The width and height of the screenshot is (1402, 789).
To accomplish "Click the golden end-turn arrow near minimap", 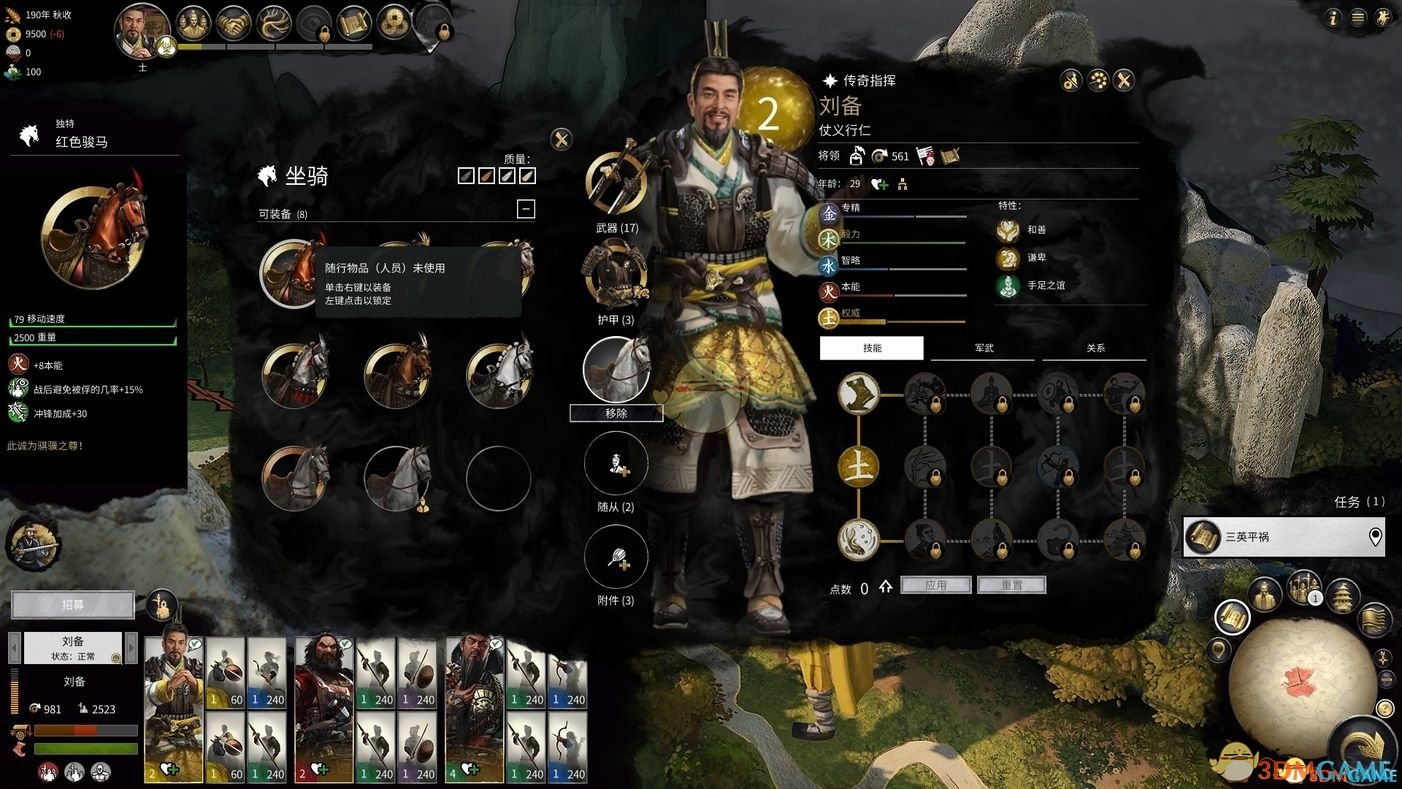I will click(1360, 742).
